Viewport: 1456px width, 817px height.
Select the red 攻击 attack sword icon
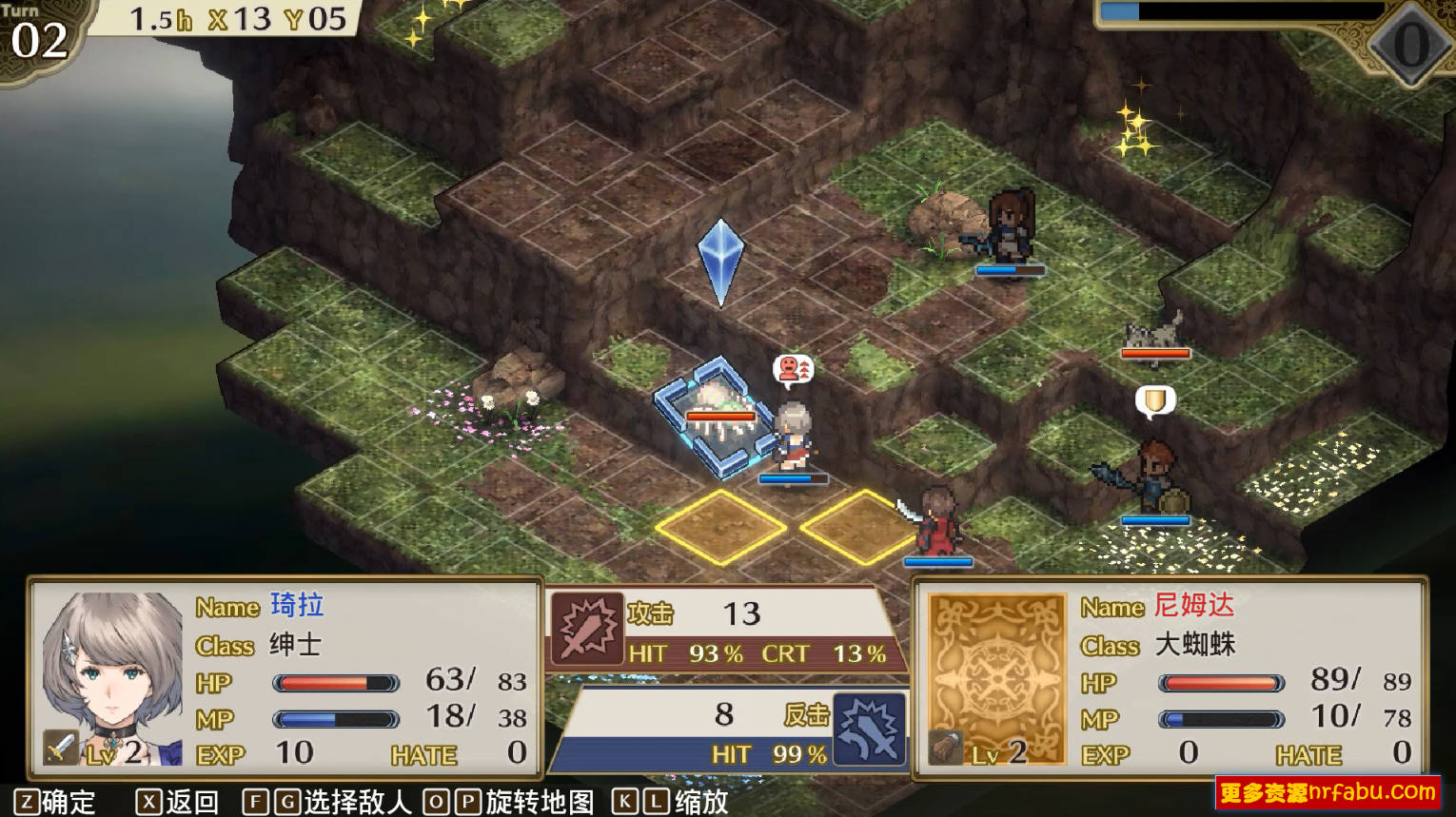click(x=588, y=627)
